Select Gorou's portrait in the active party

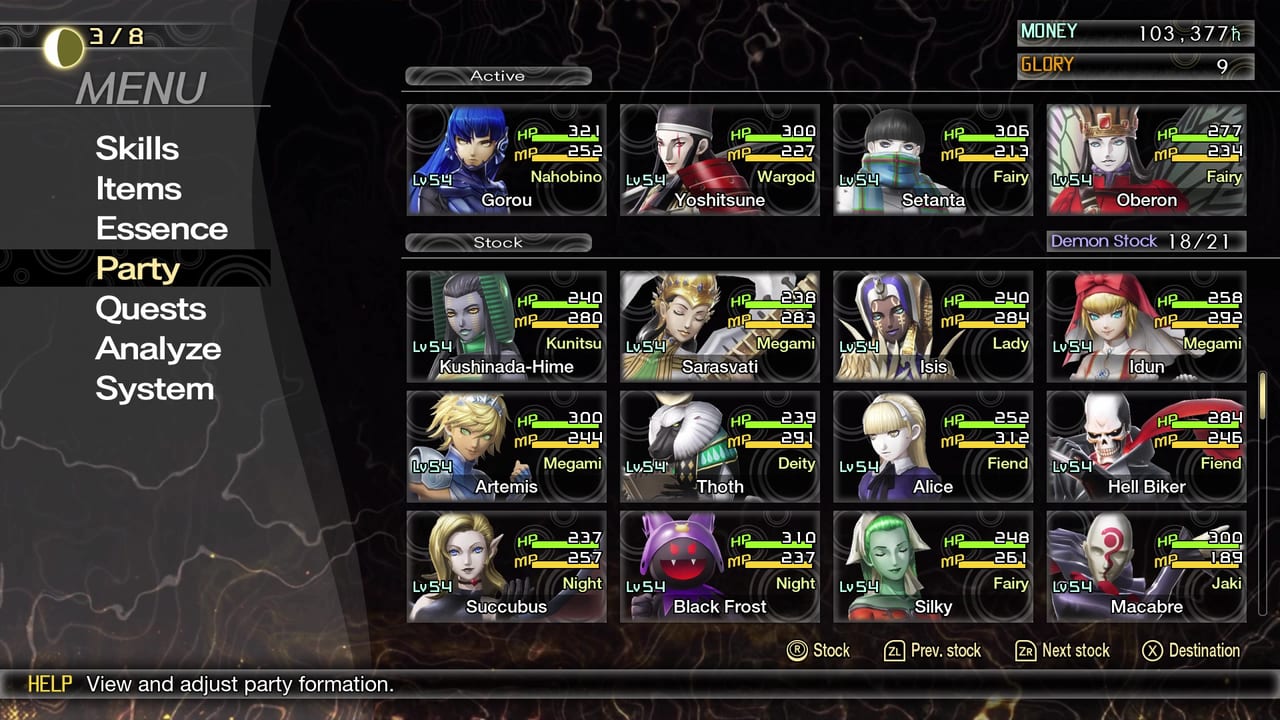pyautogui.click(x=506, y=160)
